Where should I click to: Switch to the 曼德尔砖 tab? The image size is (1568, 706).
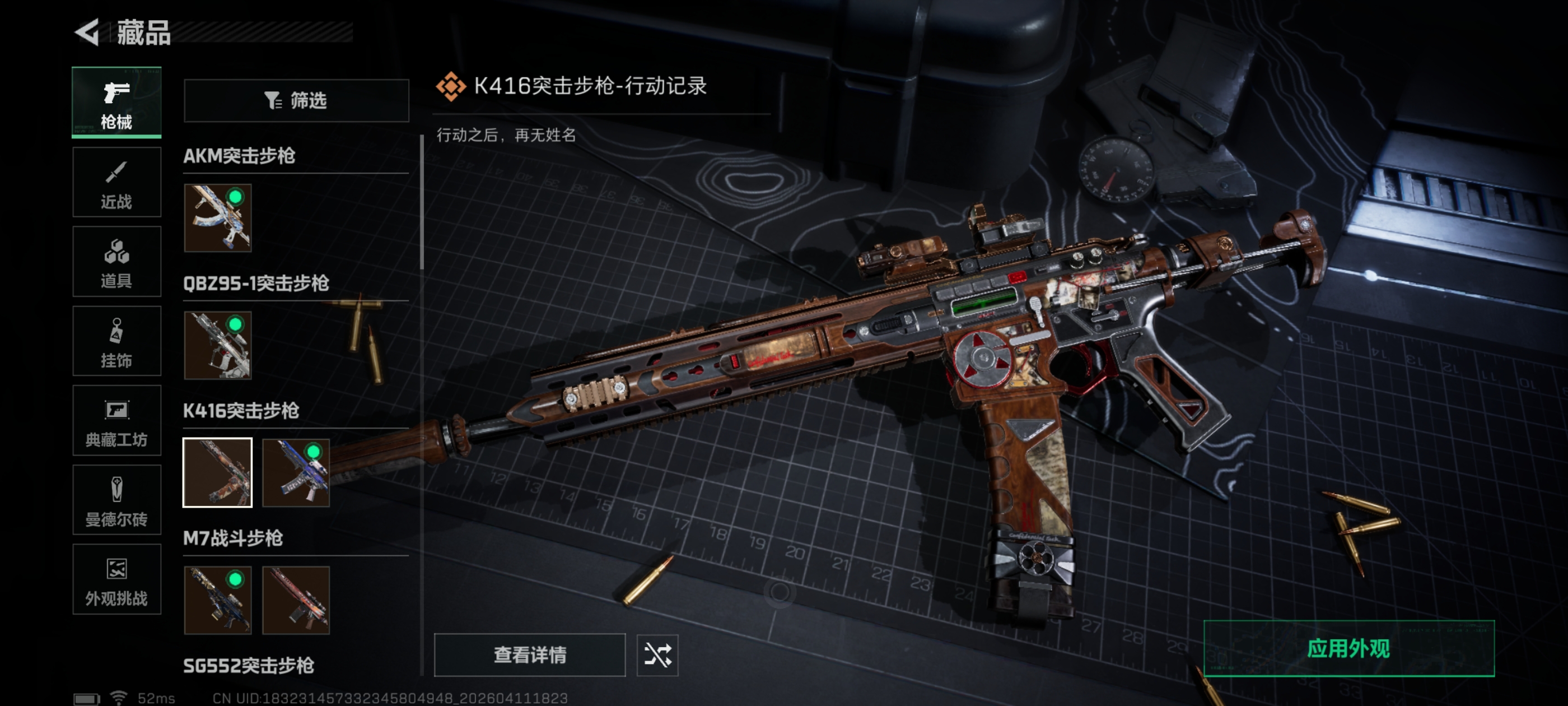[116, 500]
